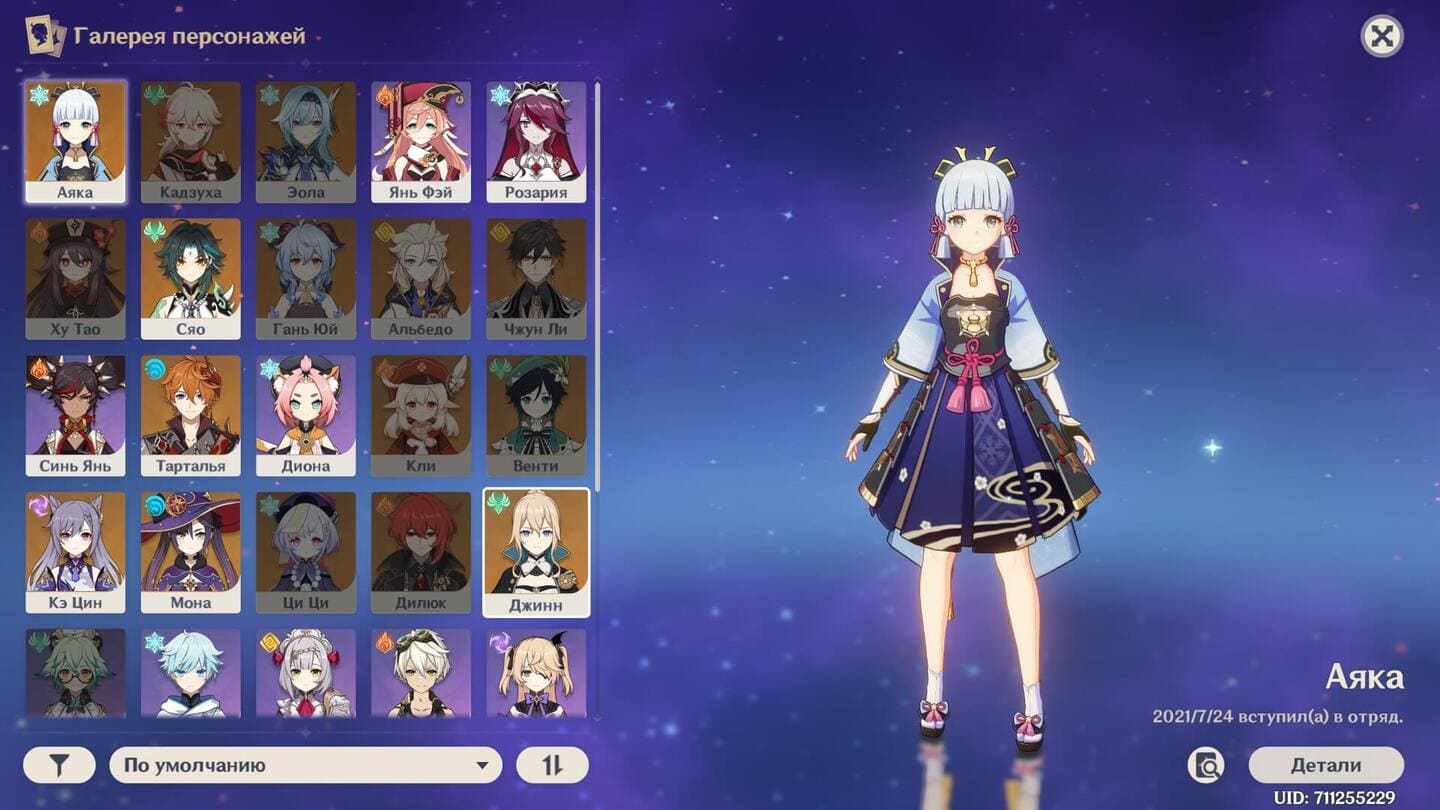This screenshot has height=810, width=1440.
Task: Pick Гань Юй from the grid
Action: 306,278
